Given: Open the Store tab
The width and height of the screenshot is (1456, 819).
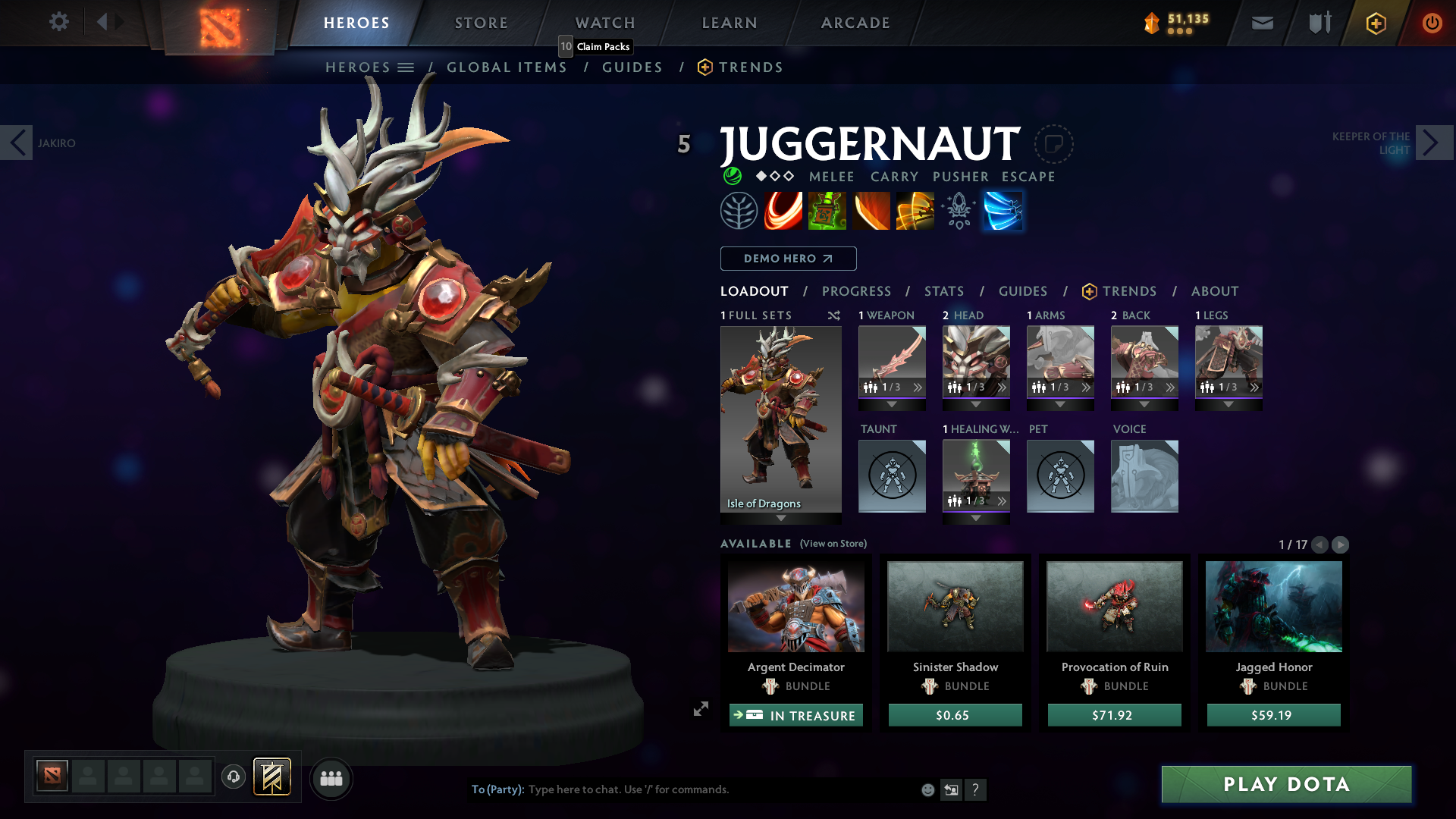Looking at the screenshot, I should [x=482, y=23].
